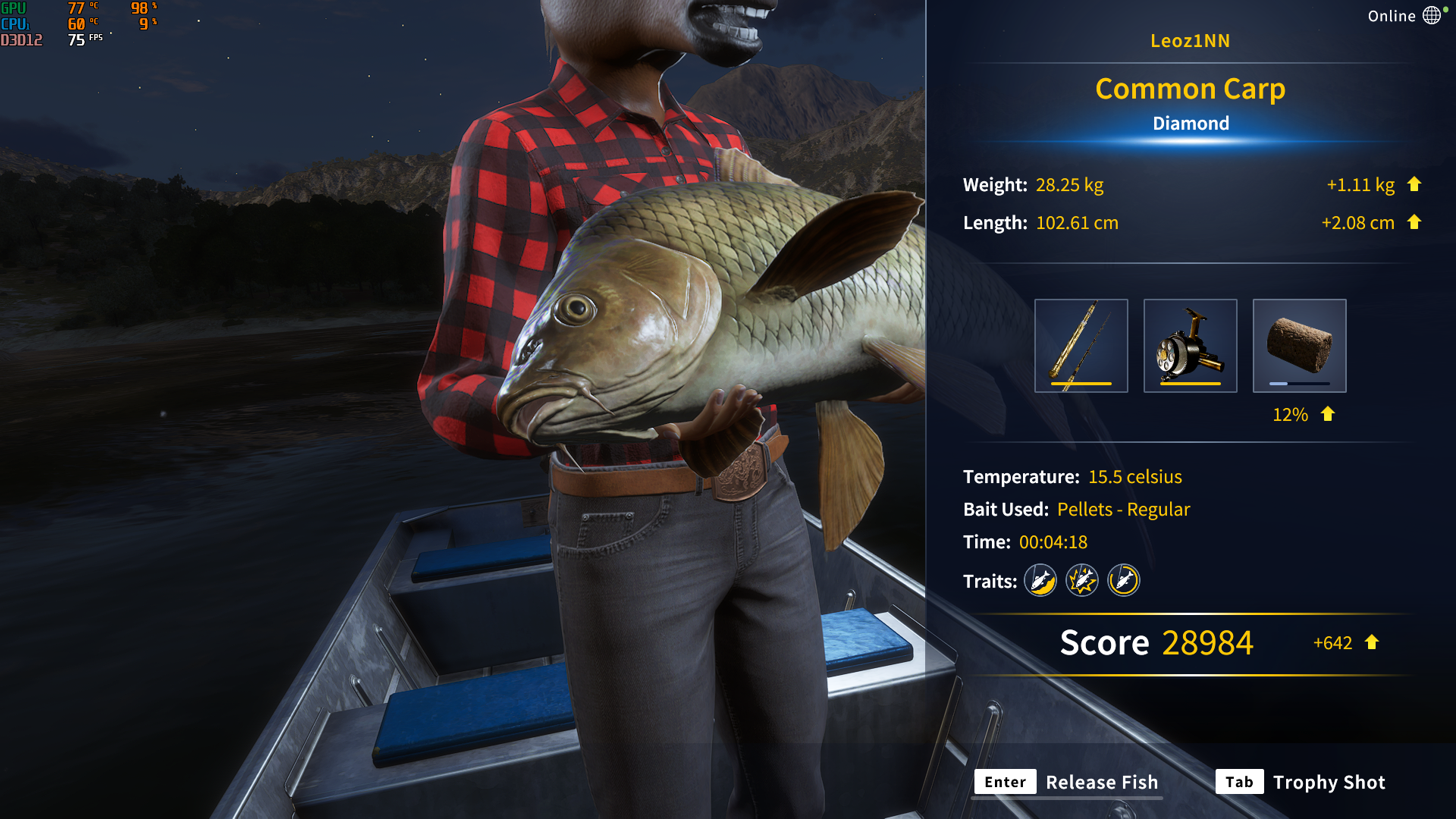Select the first fish trait badge
This screenshot has width=1456, height=819.
1040,580
